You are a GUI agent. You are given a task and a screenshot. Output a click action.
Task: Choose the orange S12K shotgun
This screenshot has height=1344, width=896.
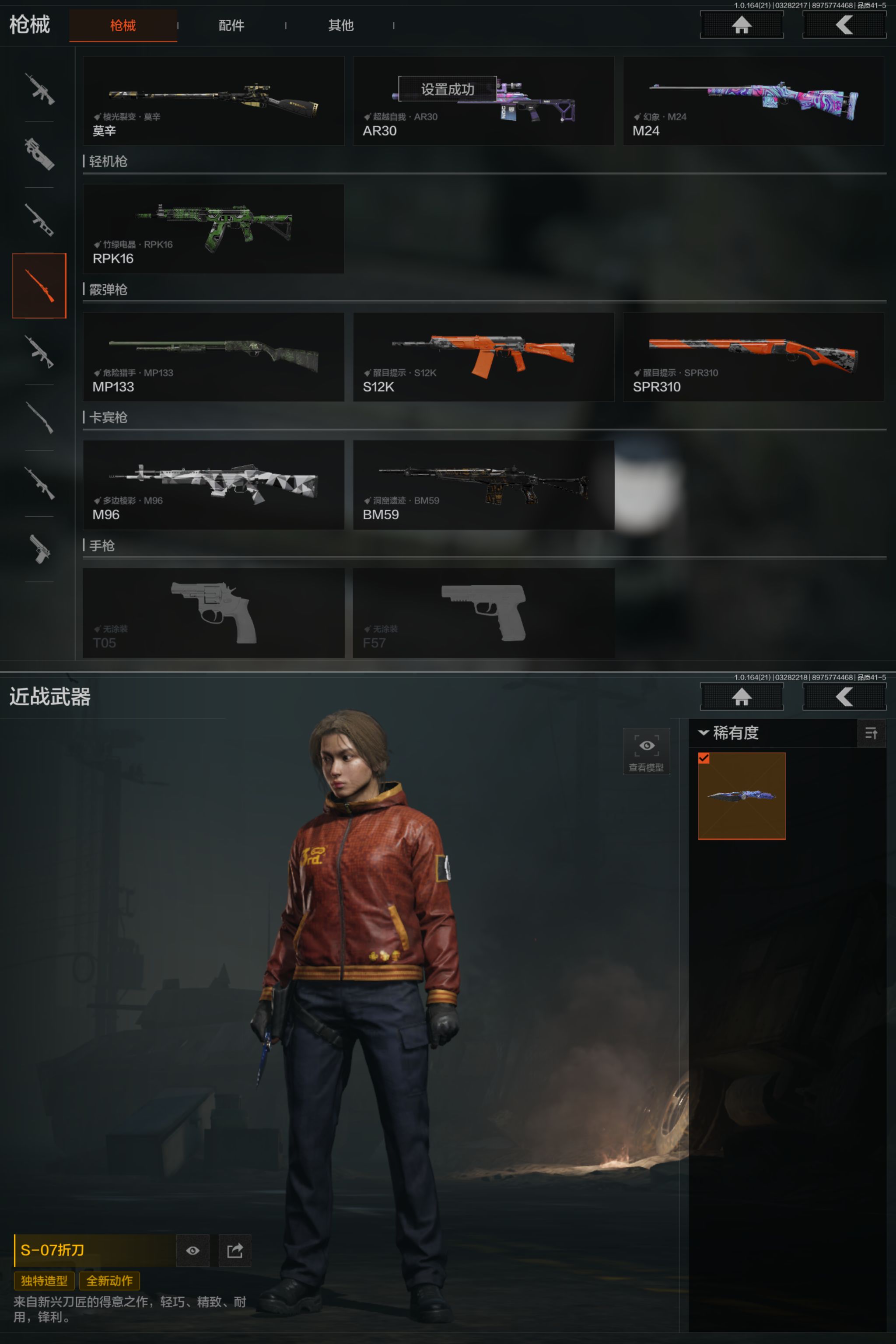(483, 357)
